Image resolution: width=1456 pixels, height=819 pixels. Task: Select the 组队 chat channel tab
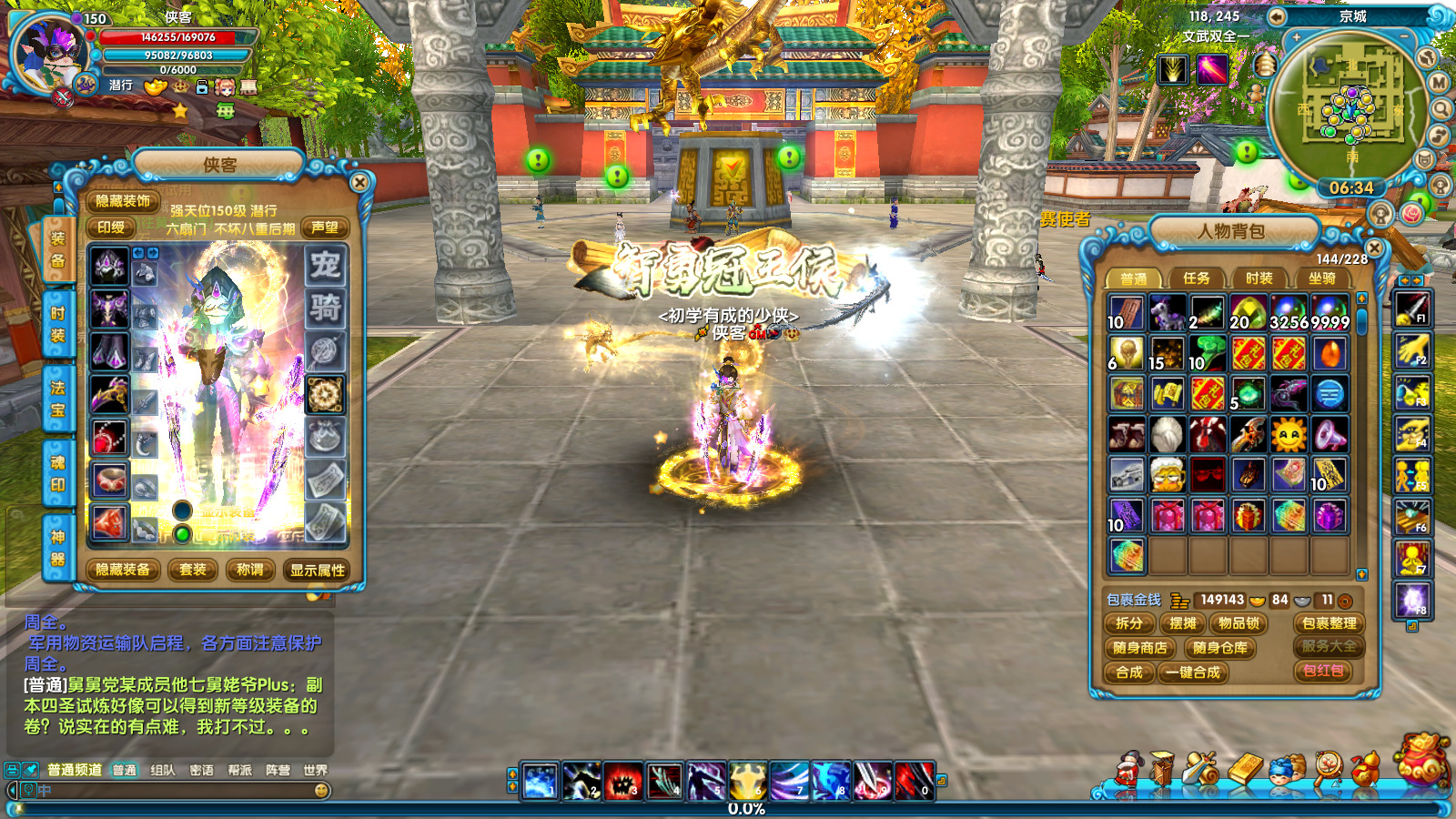coord(163,770)
